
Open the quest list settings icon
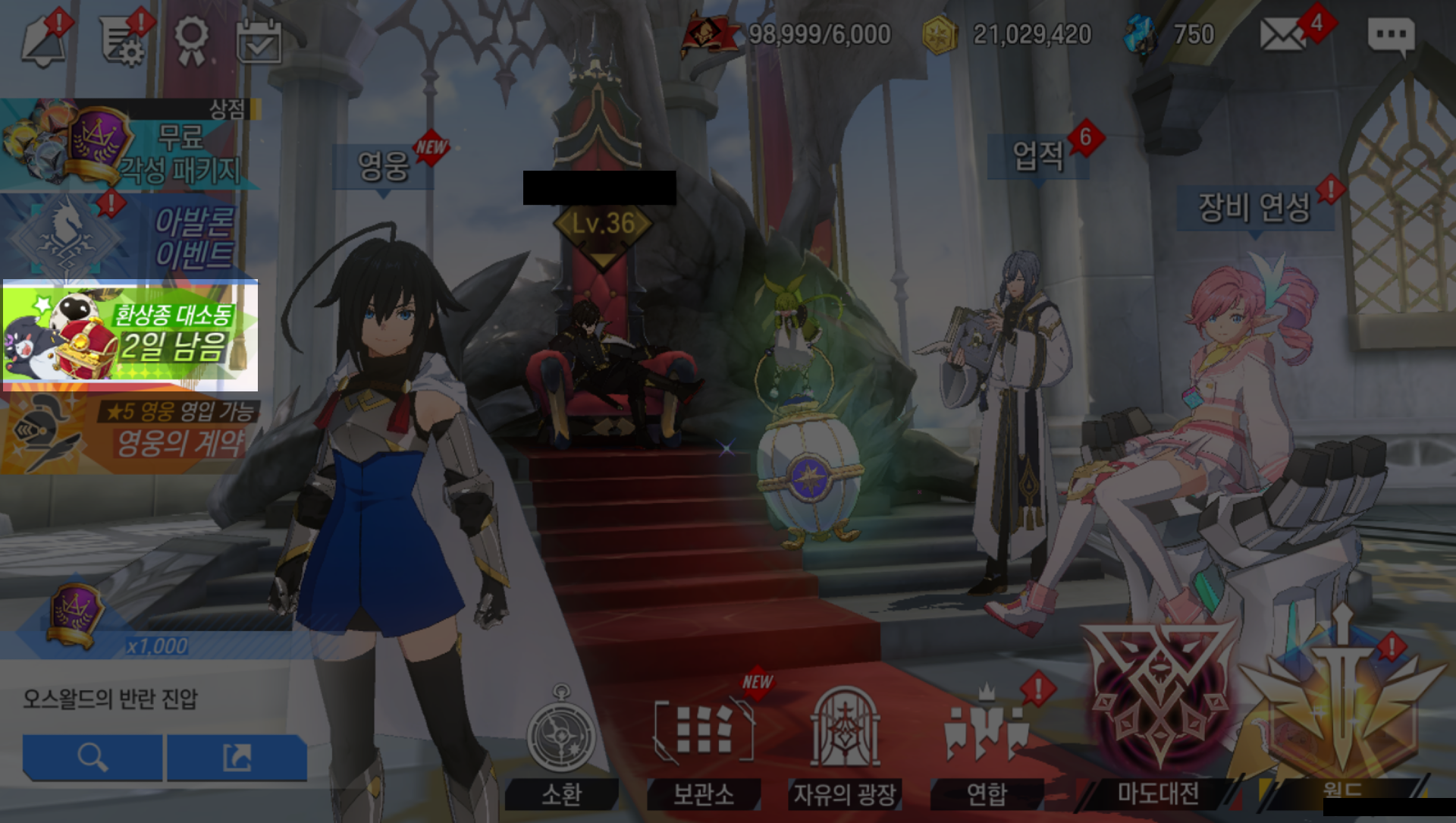(121, 39)
